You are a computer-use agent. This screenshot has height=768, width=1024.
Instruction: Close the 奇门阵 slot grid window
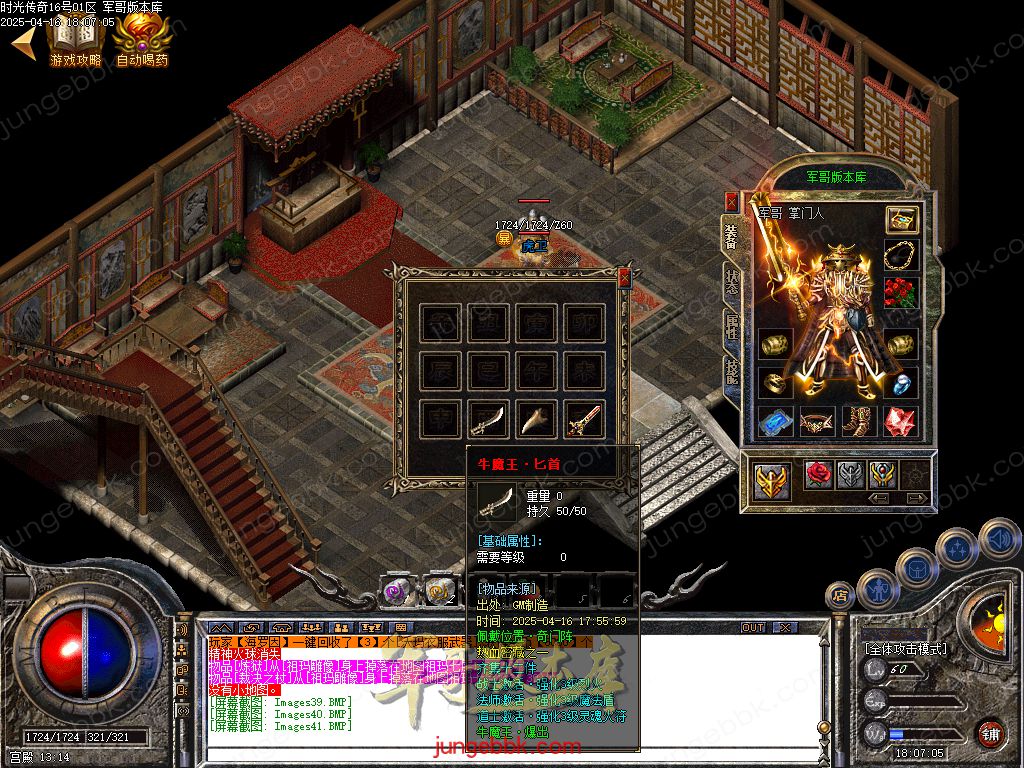[x=625, y=277]
